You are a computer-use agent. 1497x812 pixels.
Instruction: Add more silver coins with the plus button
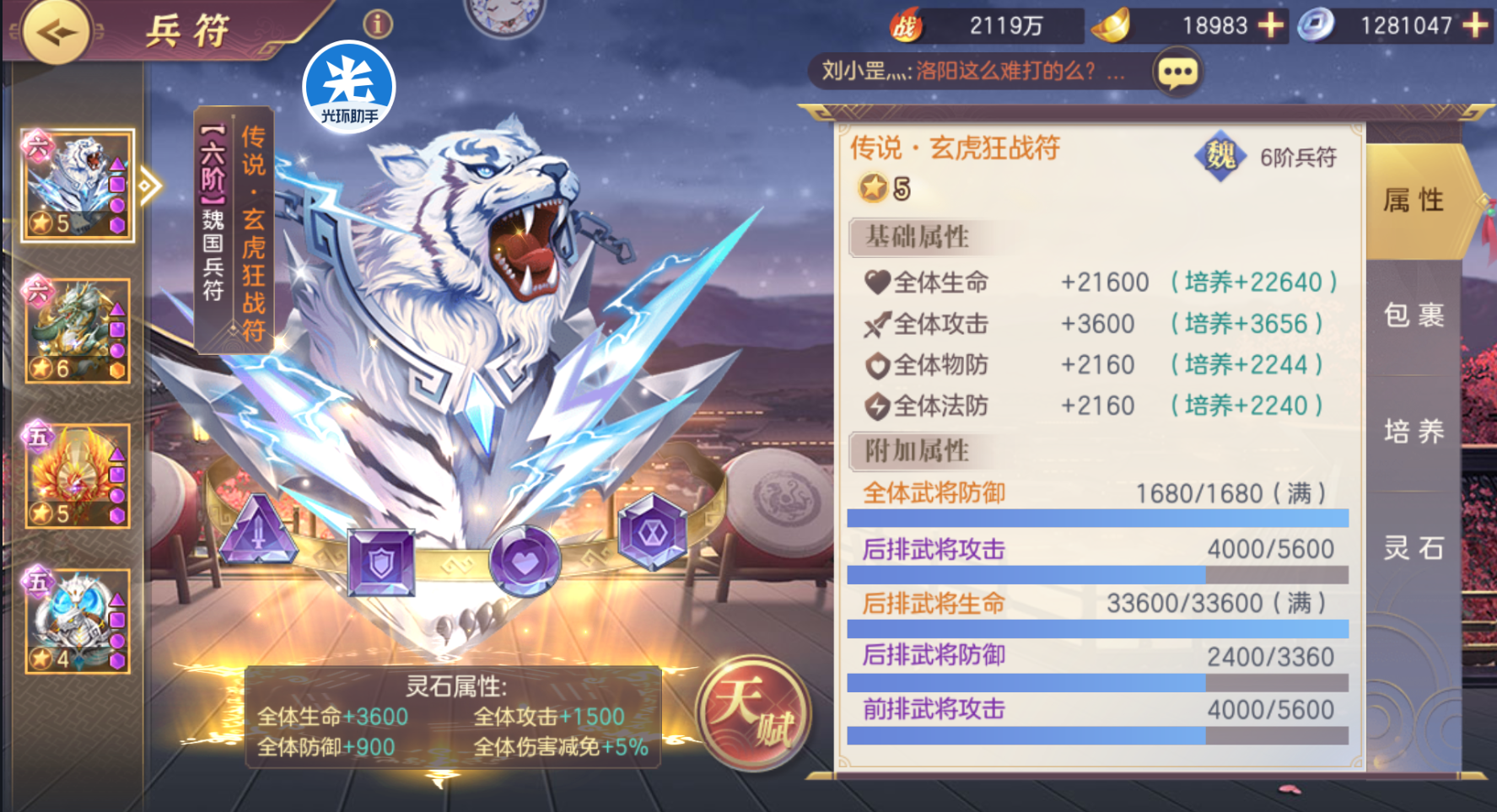(x=1476, y=25)
